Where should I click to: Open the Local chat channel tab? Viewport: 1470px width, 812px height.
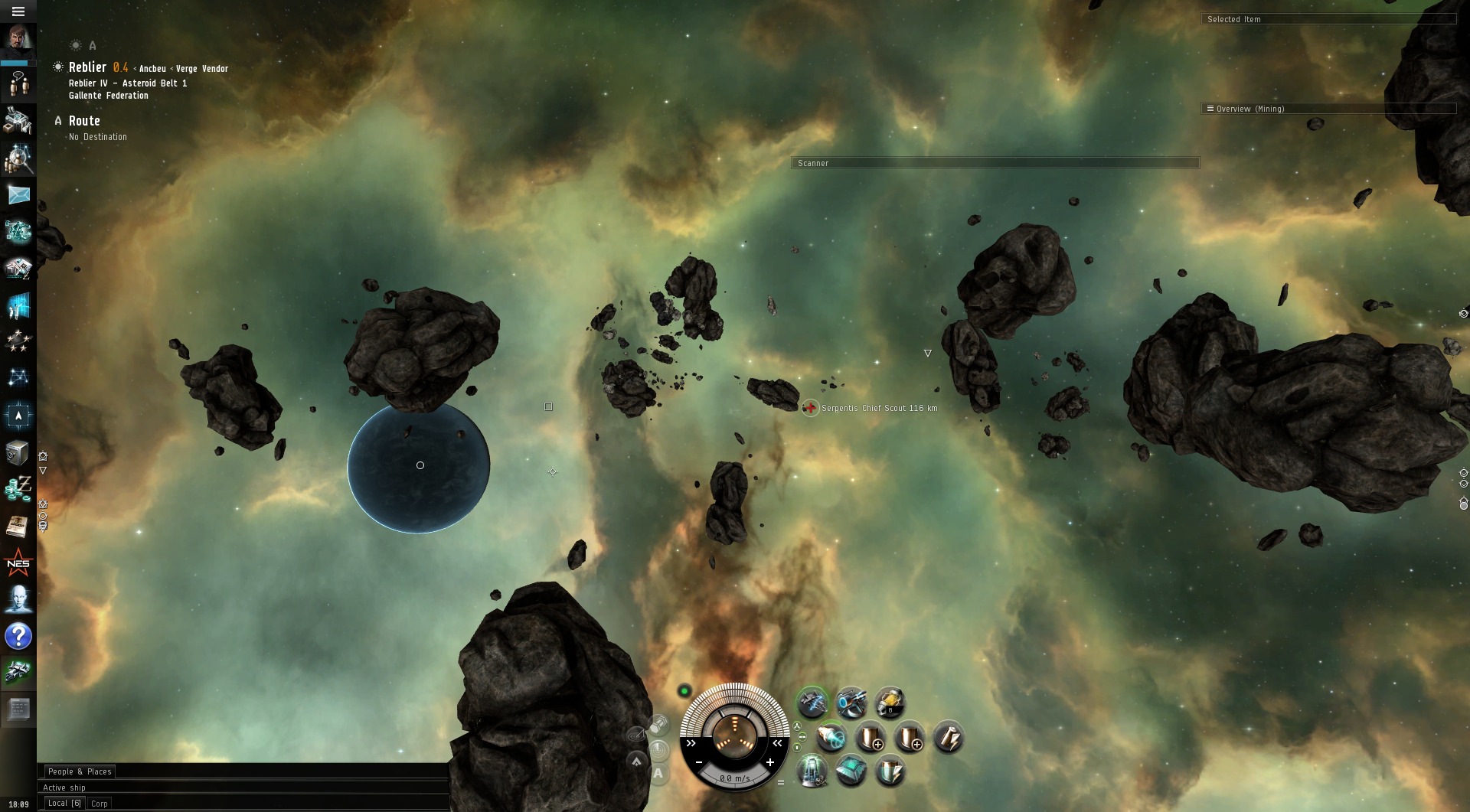click(x=64, y=804)
